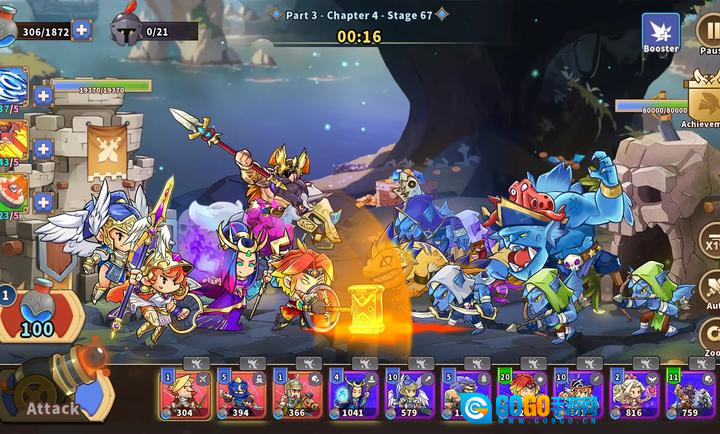The image size is (720, 434).
Task: Deploy the hero card costing 579
Action: click(409, 391)
